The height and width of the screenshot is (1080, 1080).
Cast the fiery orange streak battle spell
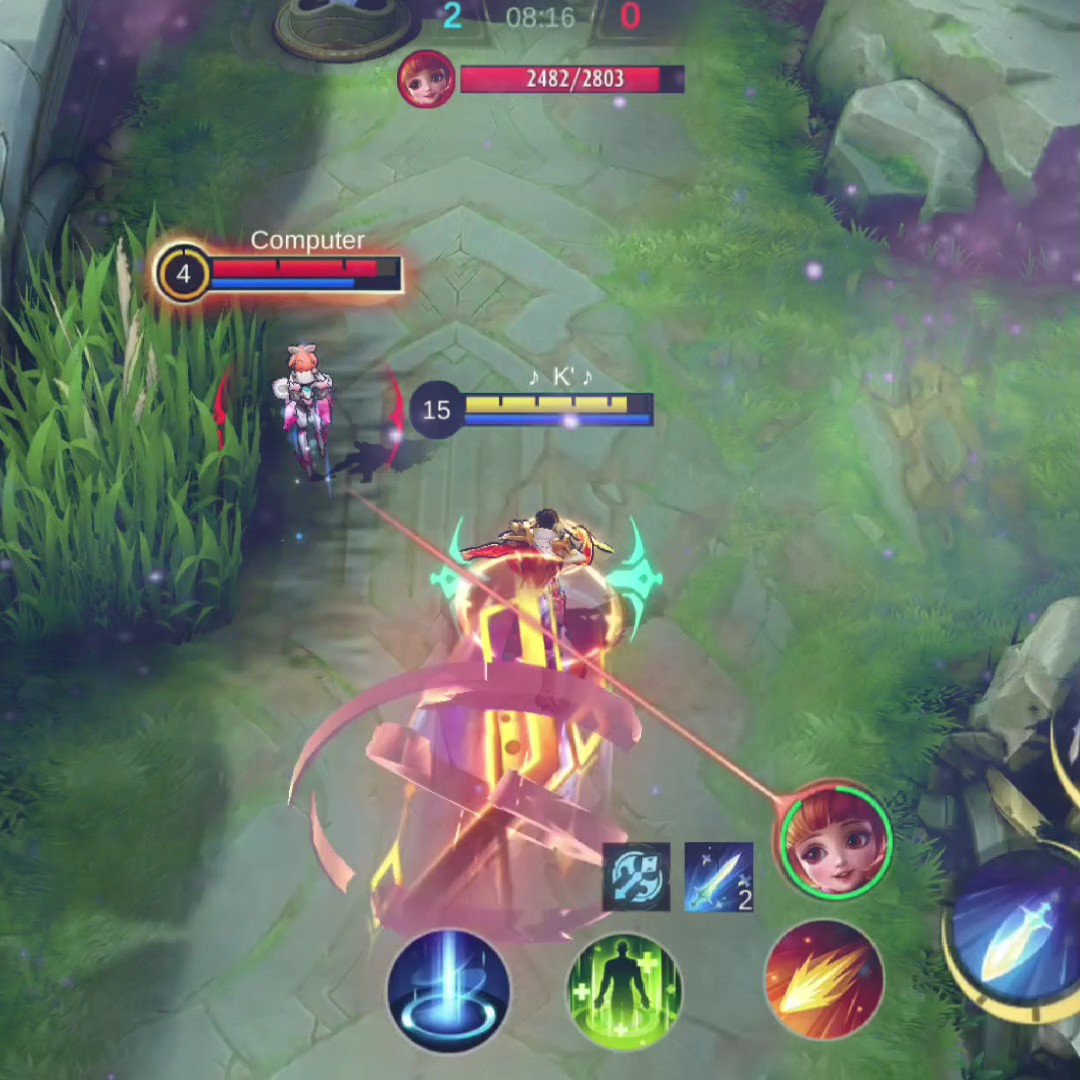click(x=823, y=980)
